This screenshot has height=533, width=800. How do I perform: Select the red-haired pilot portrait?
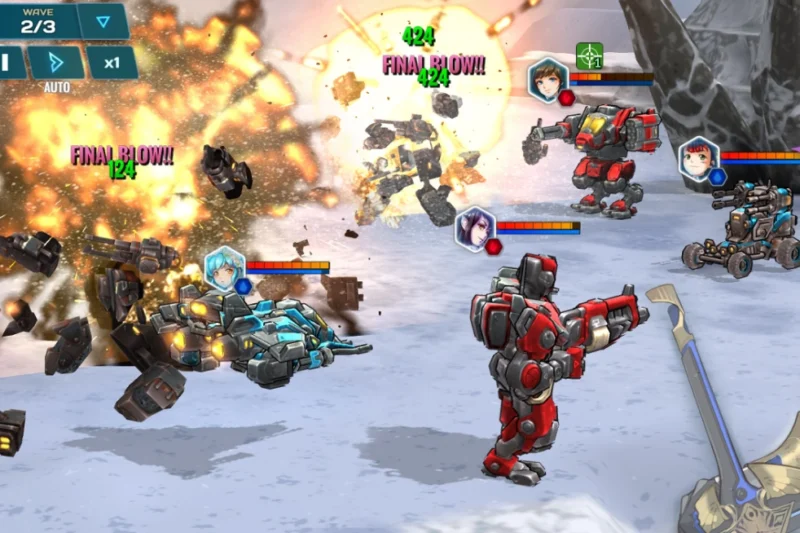click(699, 158)
